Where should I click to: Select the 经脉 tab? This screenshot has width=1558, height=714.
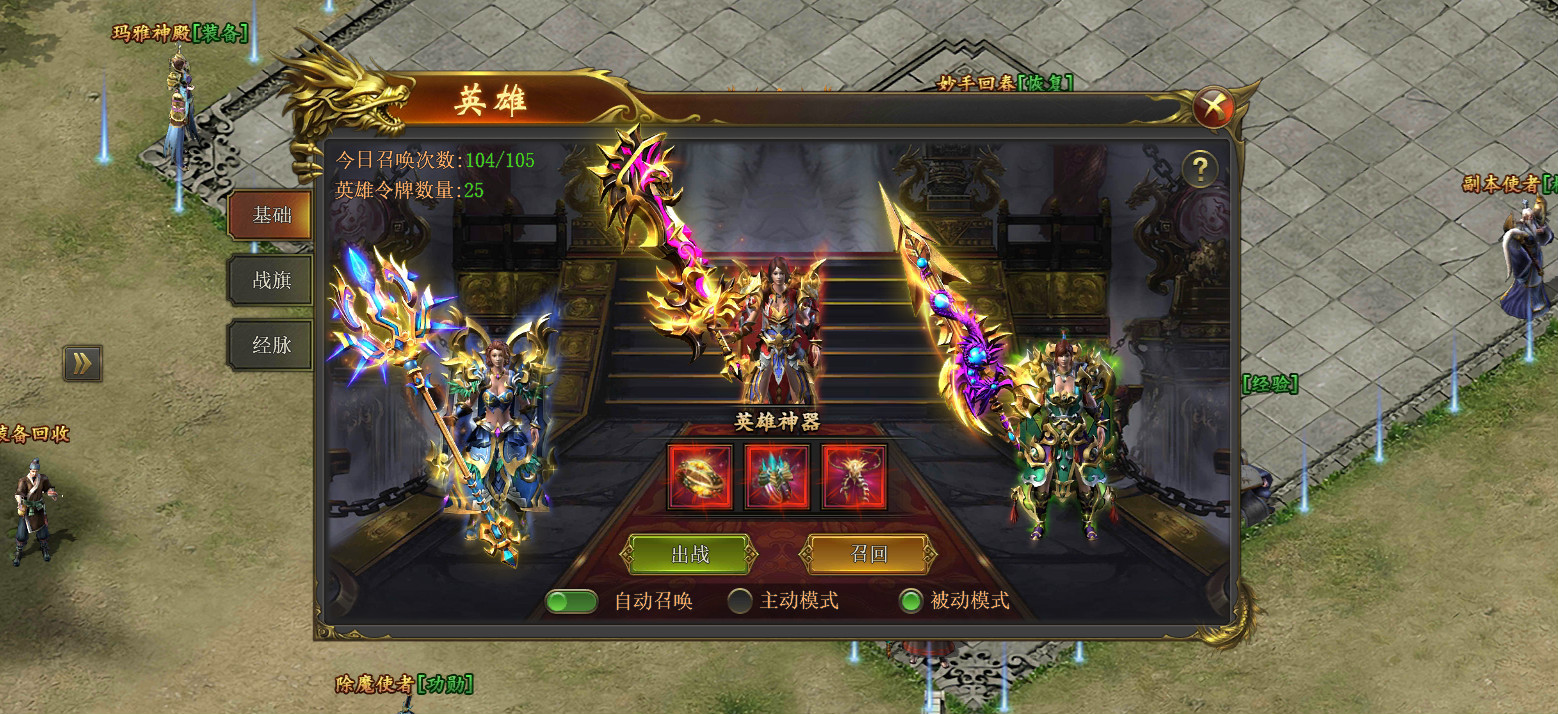(271, 346)
